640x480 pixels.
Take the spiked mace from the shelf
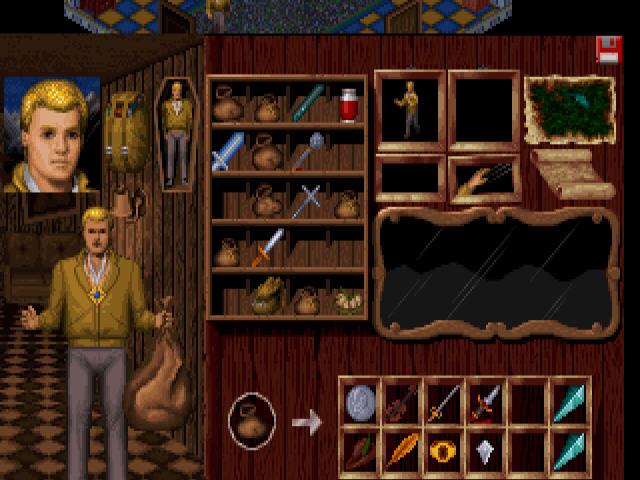(308, 151)
